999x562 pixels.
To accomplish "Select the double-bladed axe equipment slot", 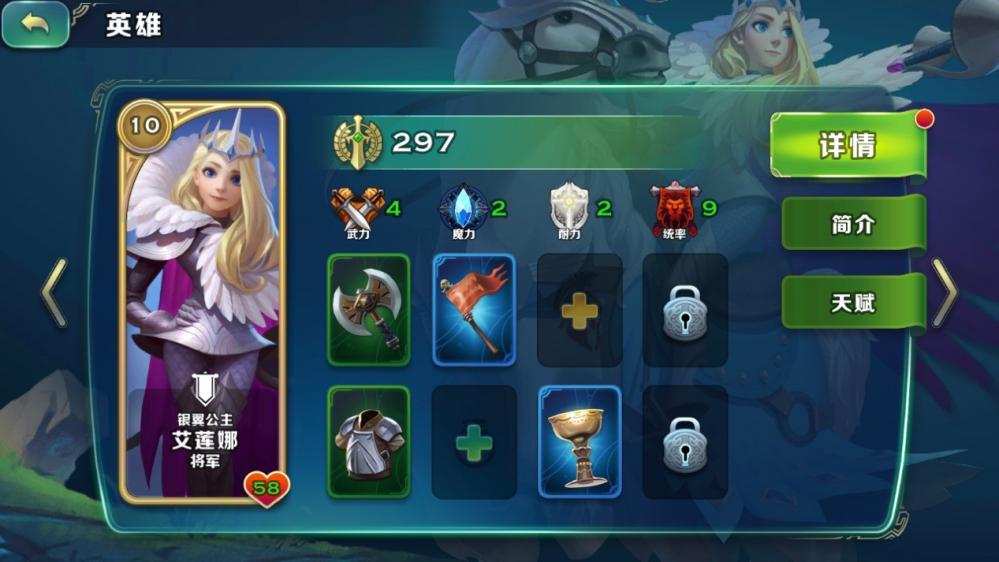I will coord(369,310).
